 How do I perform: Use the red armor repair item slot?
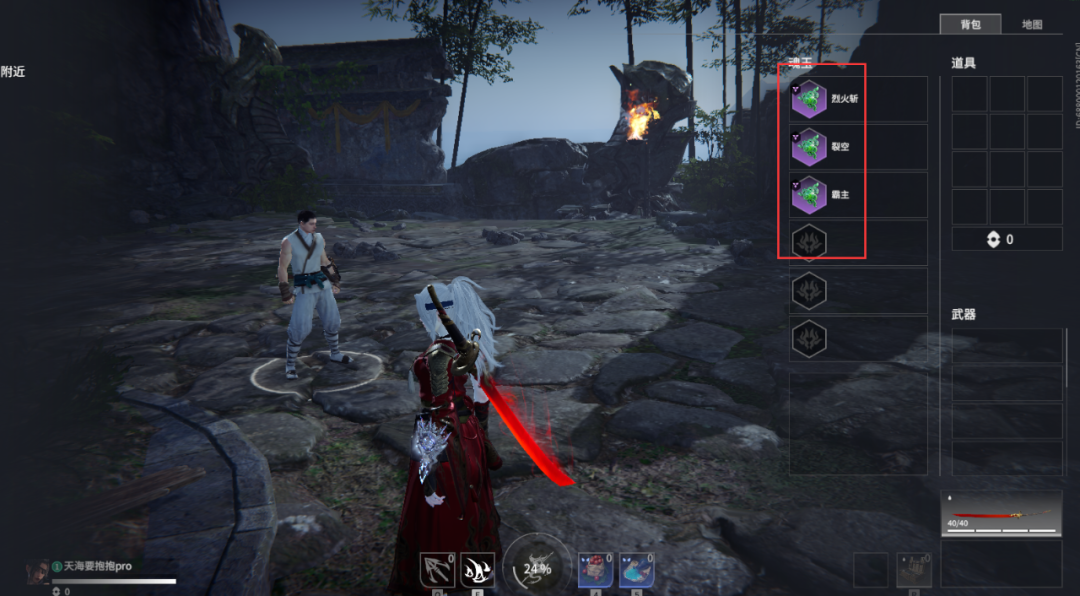[x=596, y=570]
